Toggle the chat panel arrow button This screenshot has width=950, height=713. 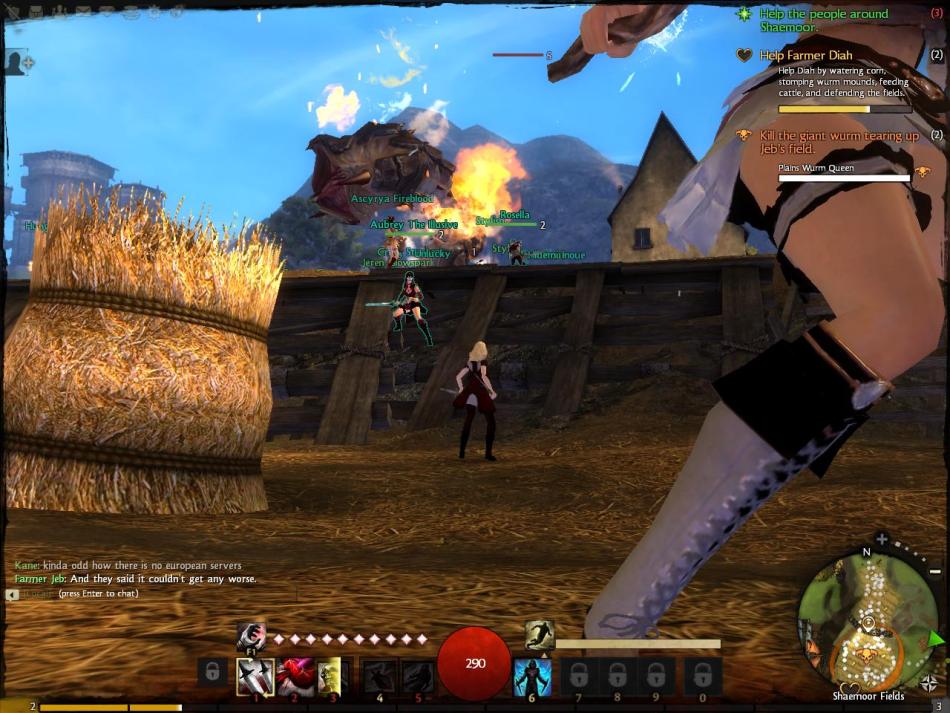(12, 594)
